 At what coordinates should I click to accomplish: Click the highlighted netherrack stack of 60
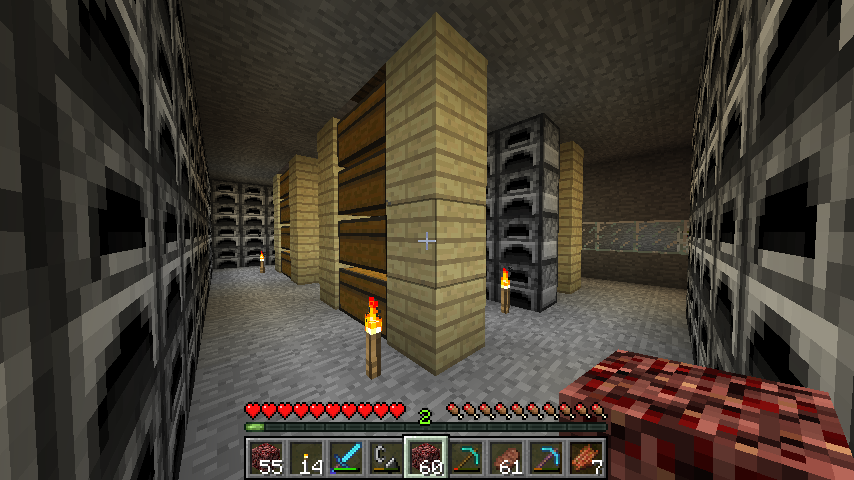pyautogui.click(x=425, y=457)
